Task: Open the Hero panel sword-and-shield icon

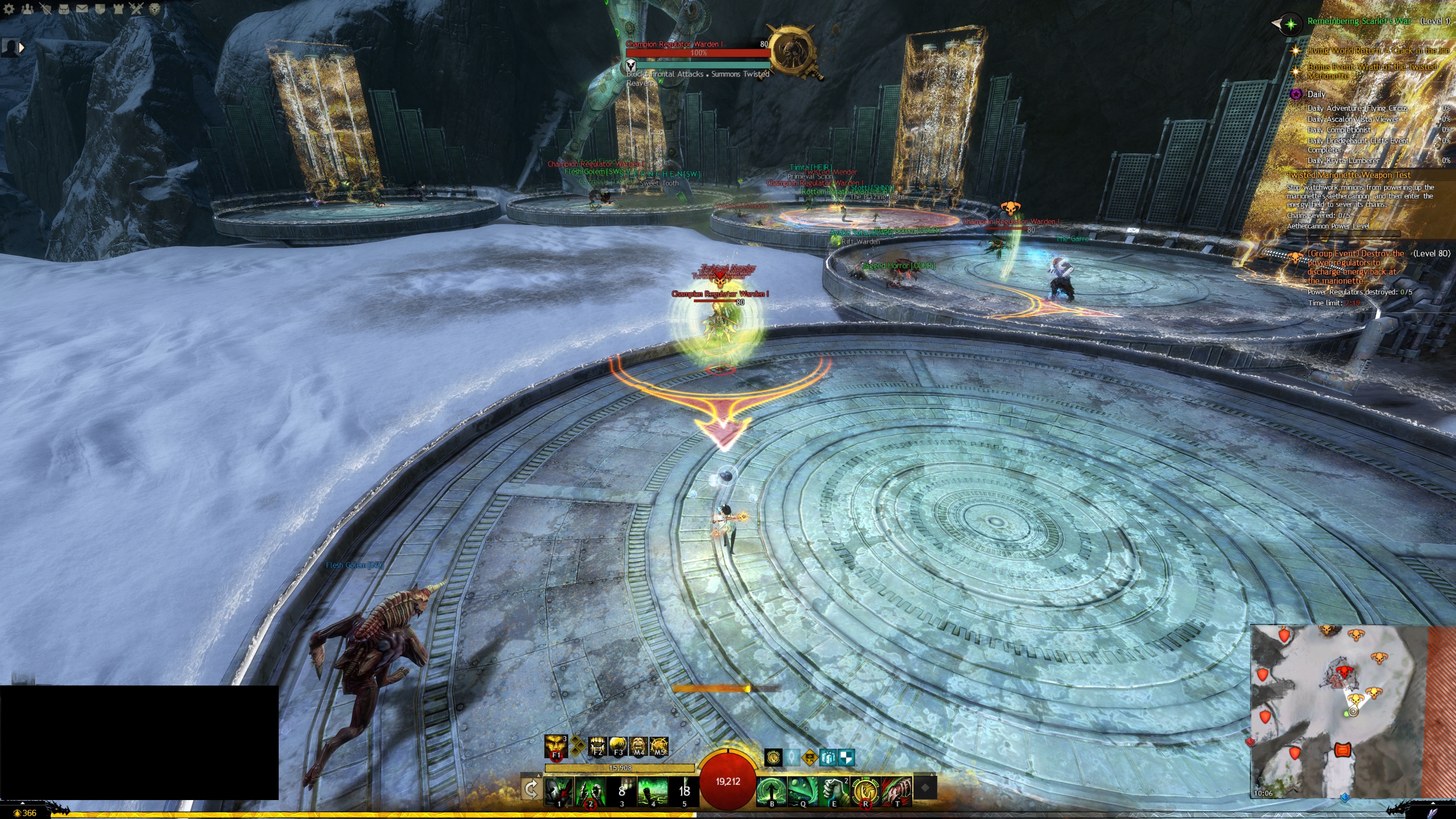Action: tap(45, 9)
